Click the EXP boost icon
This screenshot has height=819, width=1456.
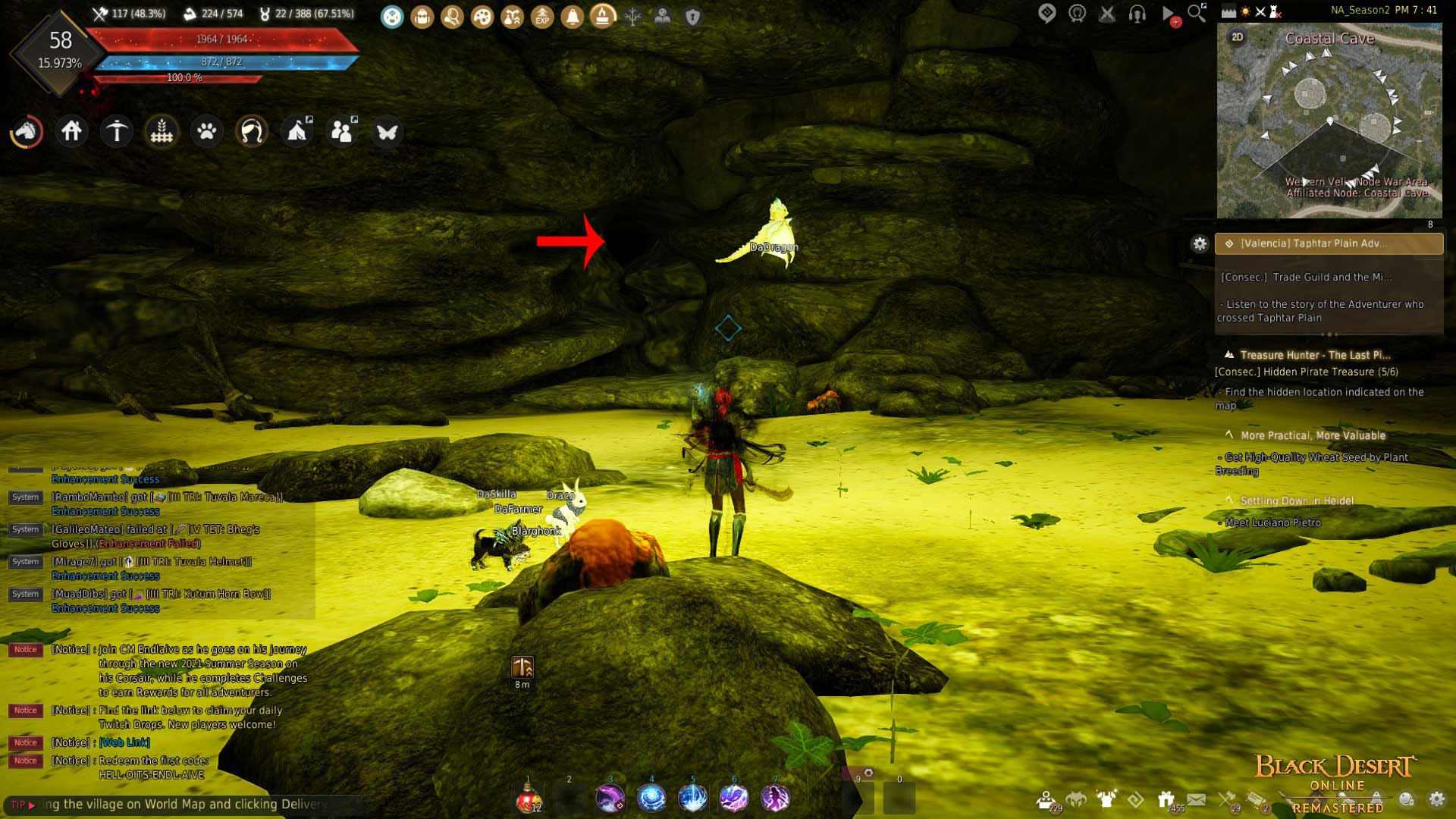[541, 17]
